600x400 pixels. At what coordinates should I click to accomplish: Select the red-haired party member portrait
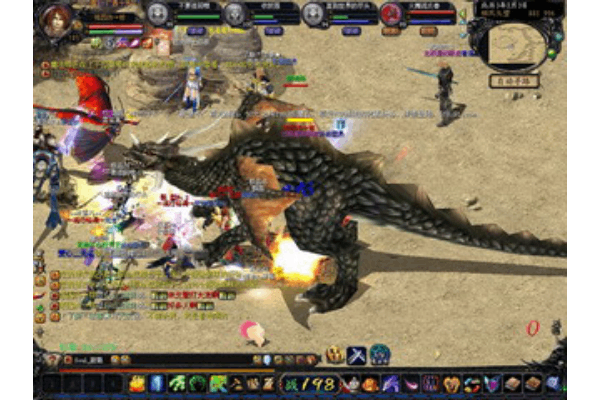pos(391,13)
